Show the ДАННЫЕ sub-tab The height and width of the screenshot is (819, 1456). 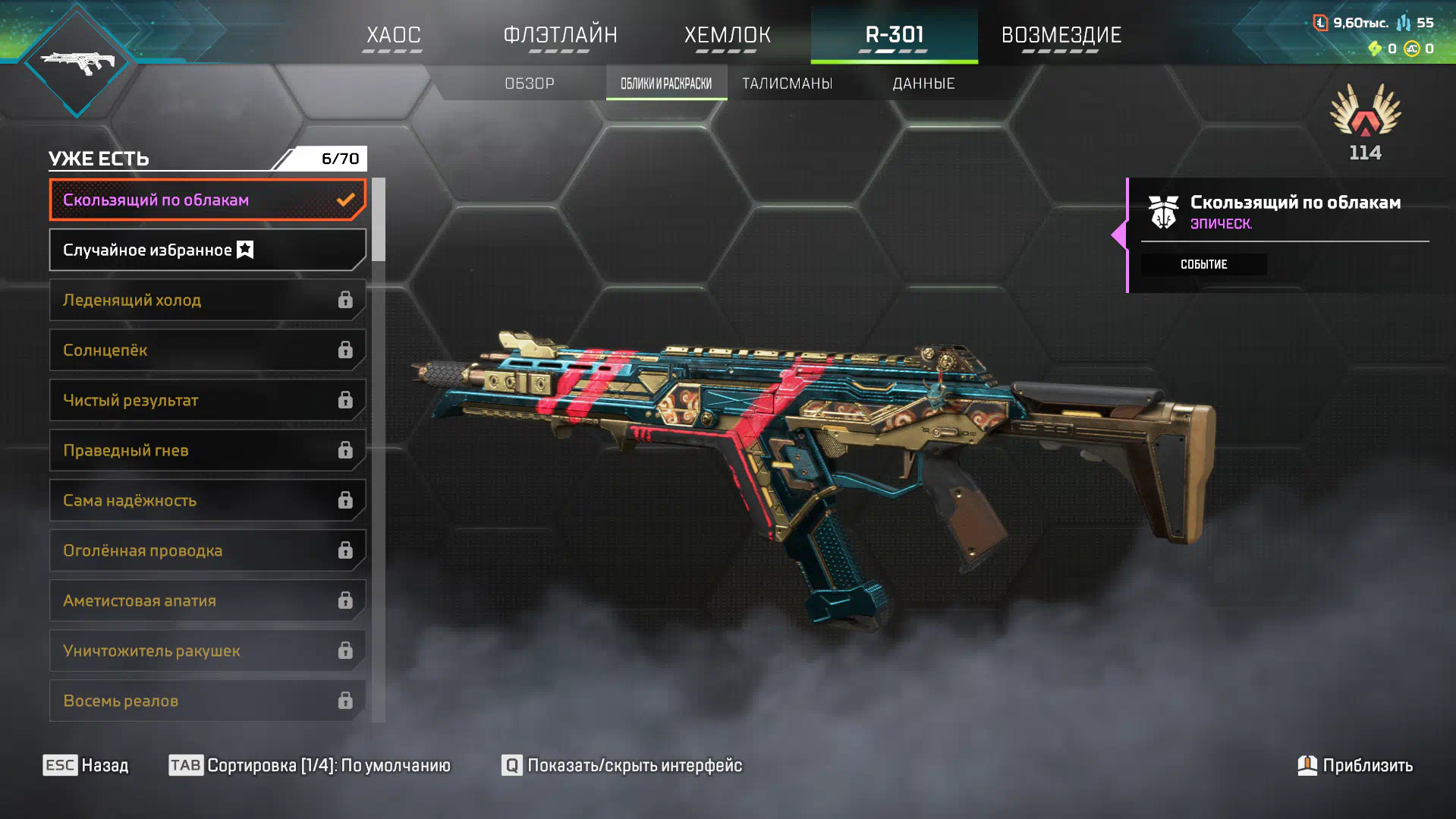tap(923, 83)
